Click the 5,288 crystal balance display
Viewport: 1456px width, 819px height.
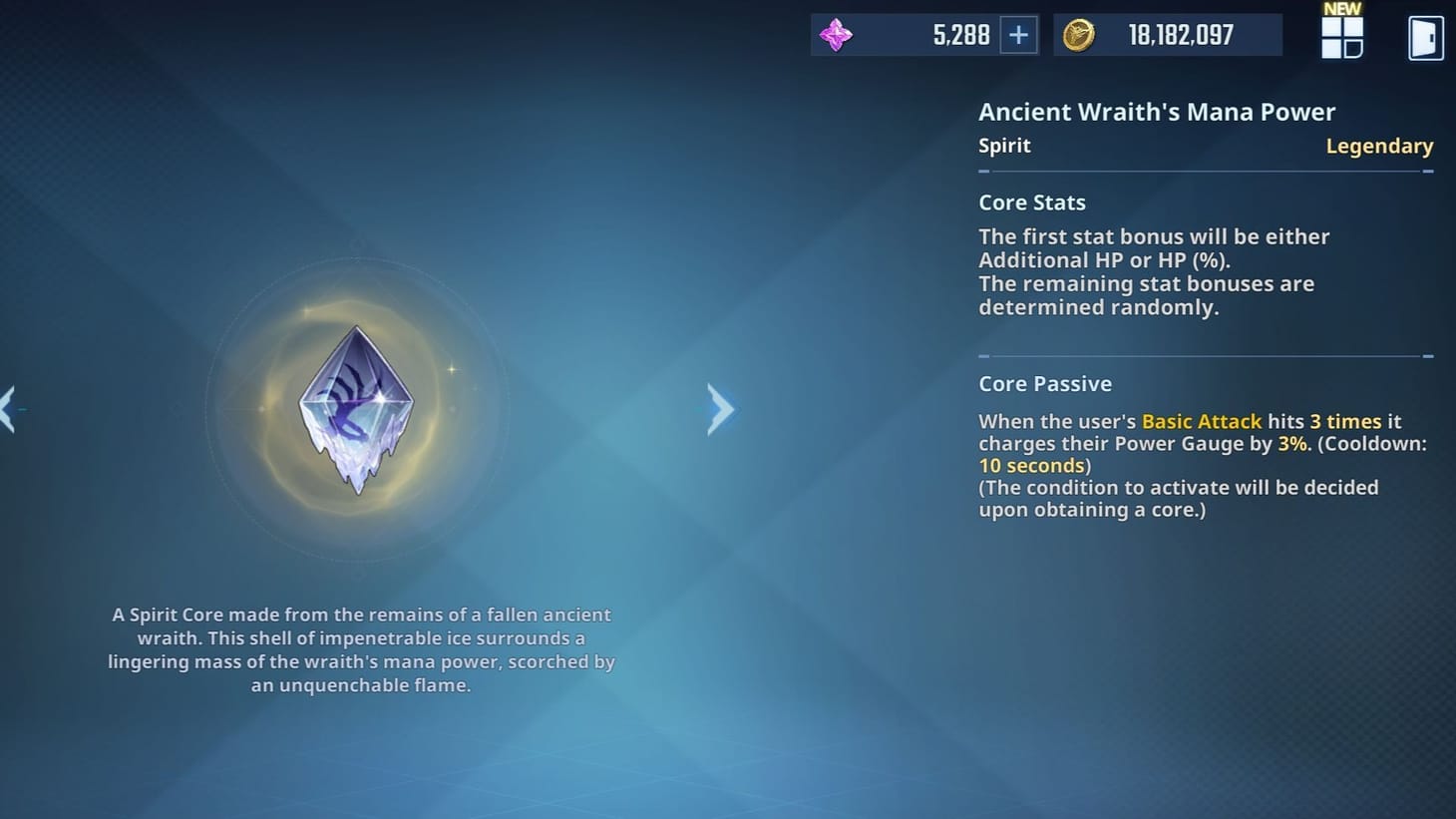962,34
